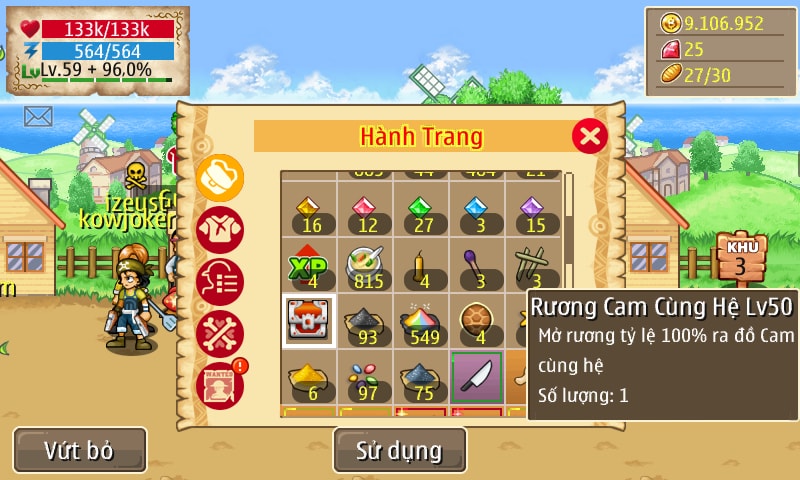The width and height of the screenshot is (800, 480).
Task: Click the Vứt bỏ discard button
Action: 80,450
